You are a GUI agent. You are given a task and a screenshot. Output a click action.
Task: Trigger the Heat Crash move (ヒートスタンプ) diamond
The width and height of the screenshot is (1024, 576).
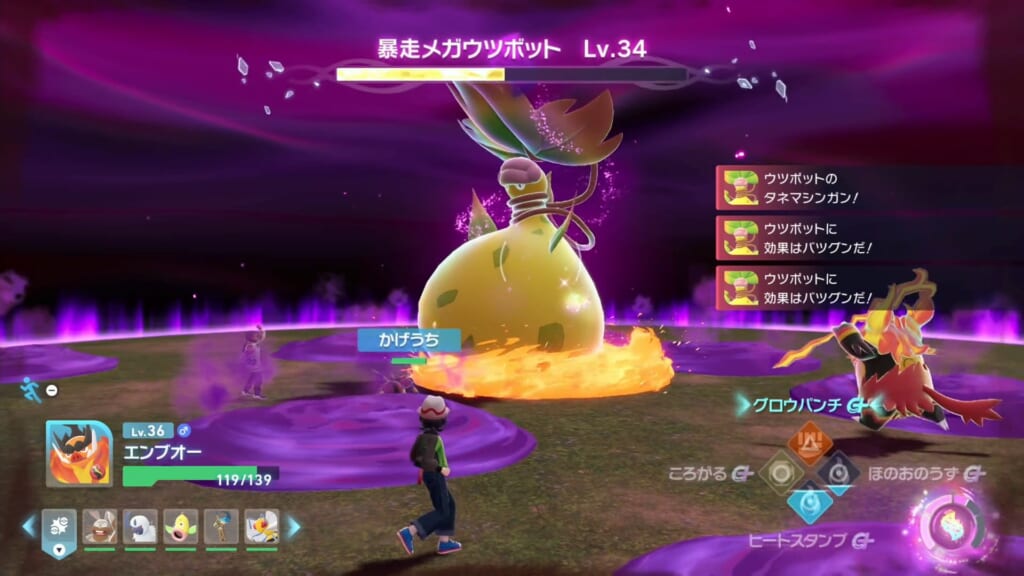click(x=808, y=502)
